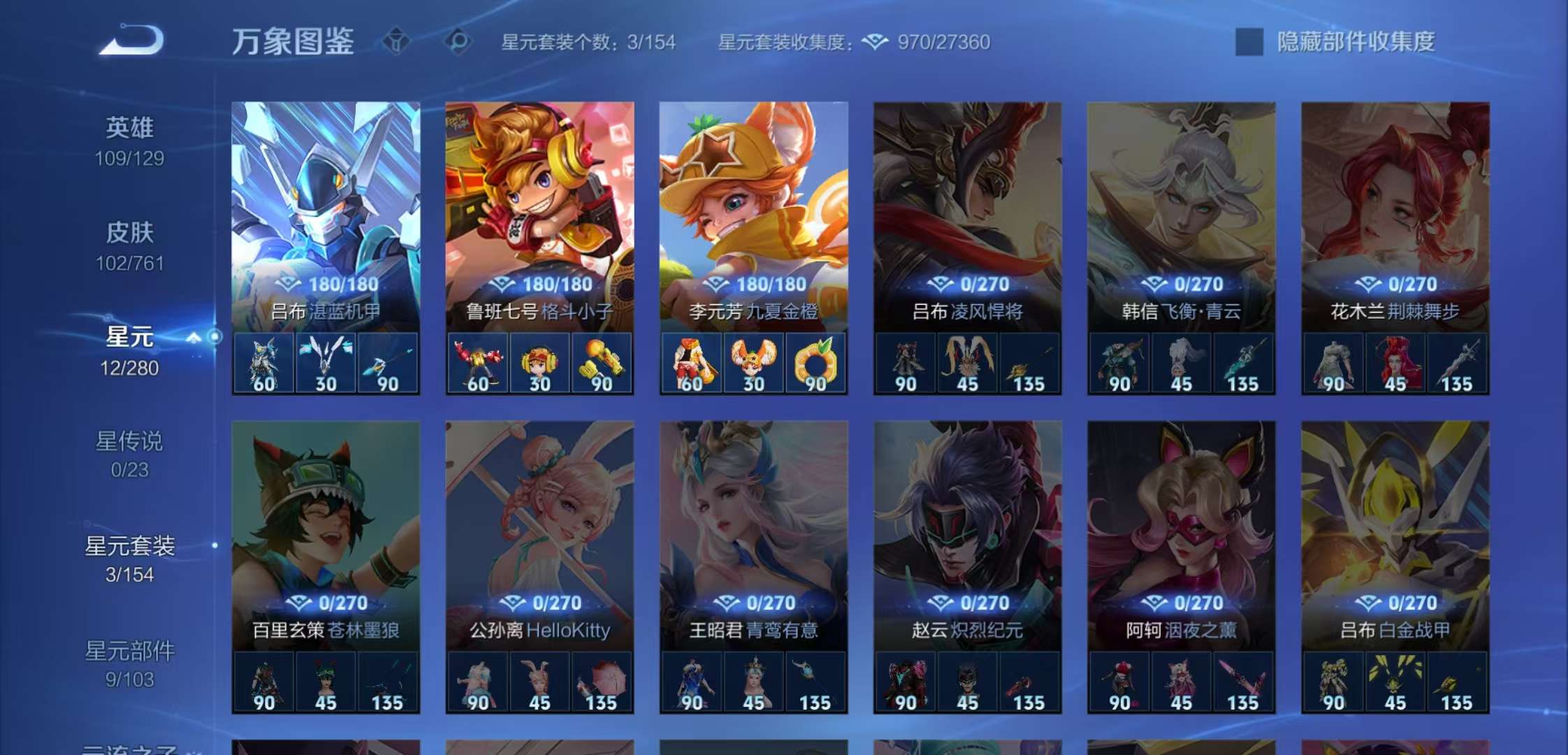Select the wings part icon under 吕布湛蓝机甲

point(324,362)
